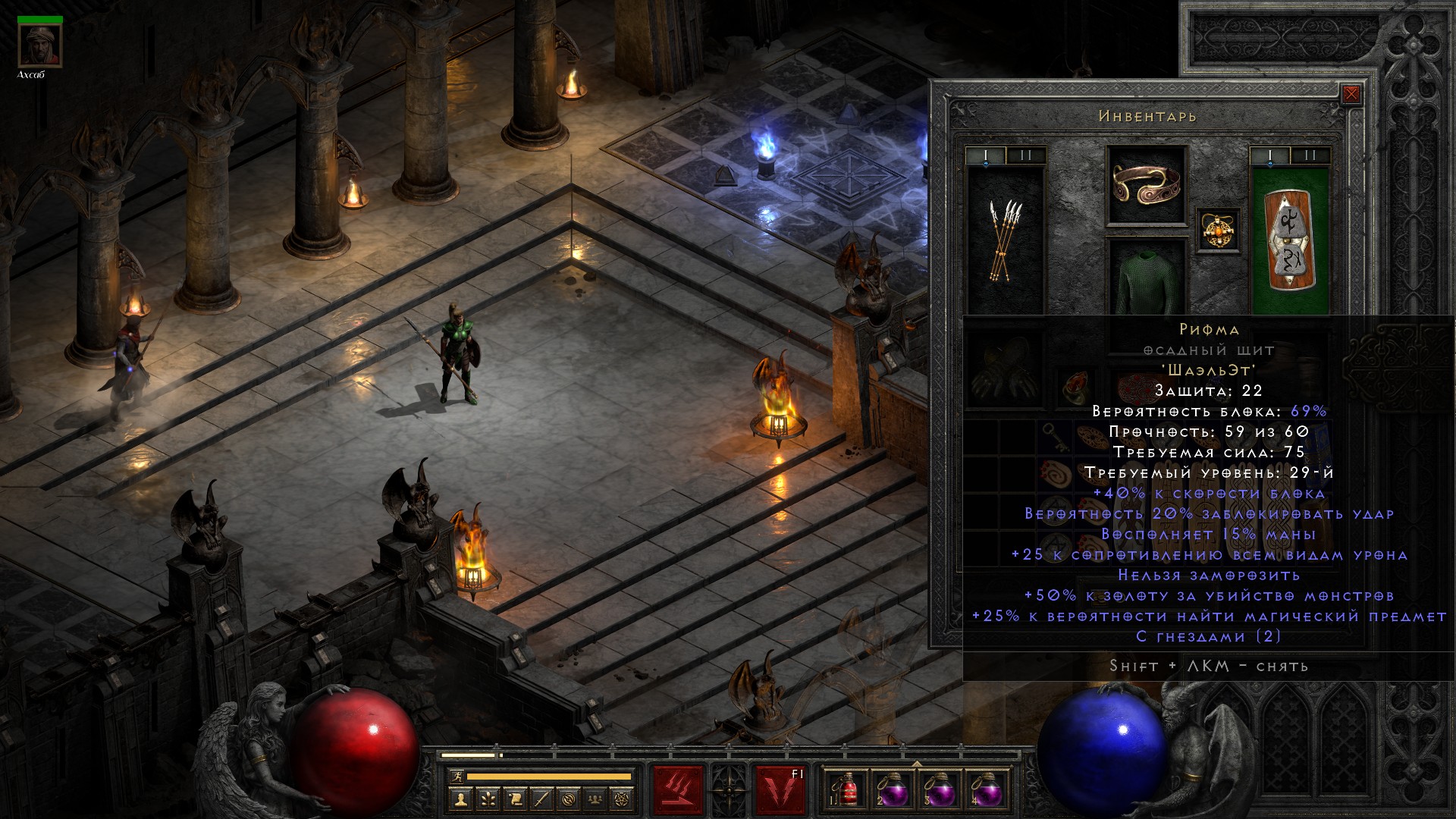Select the Рифма siege shield slot

coord(1289,239)
